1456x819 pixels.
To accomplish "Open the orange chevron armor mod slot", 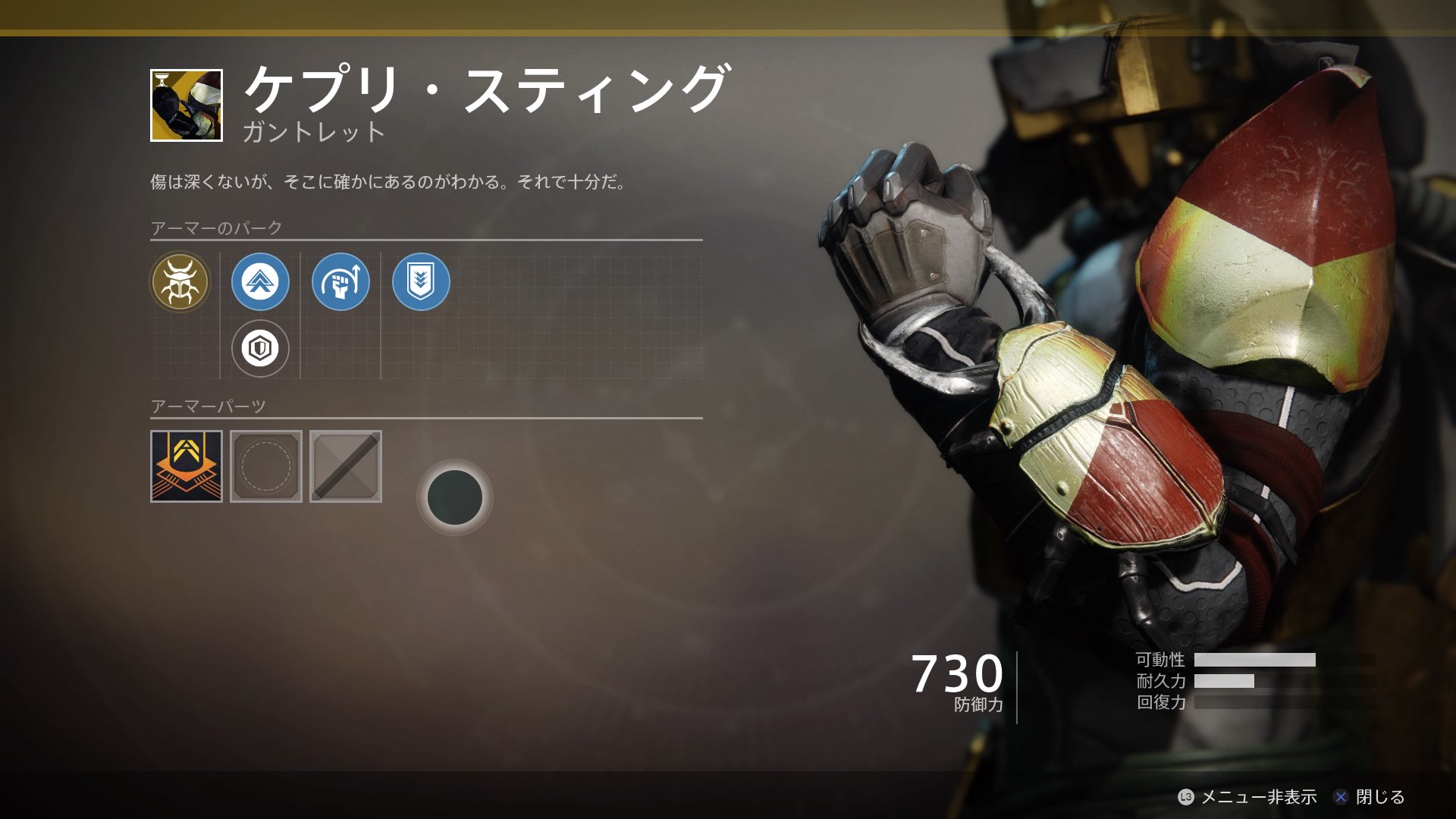I will (x=187, y=466).
